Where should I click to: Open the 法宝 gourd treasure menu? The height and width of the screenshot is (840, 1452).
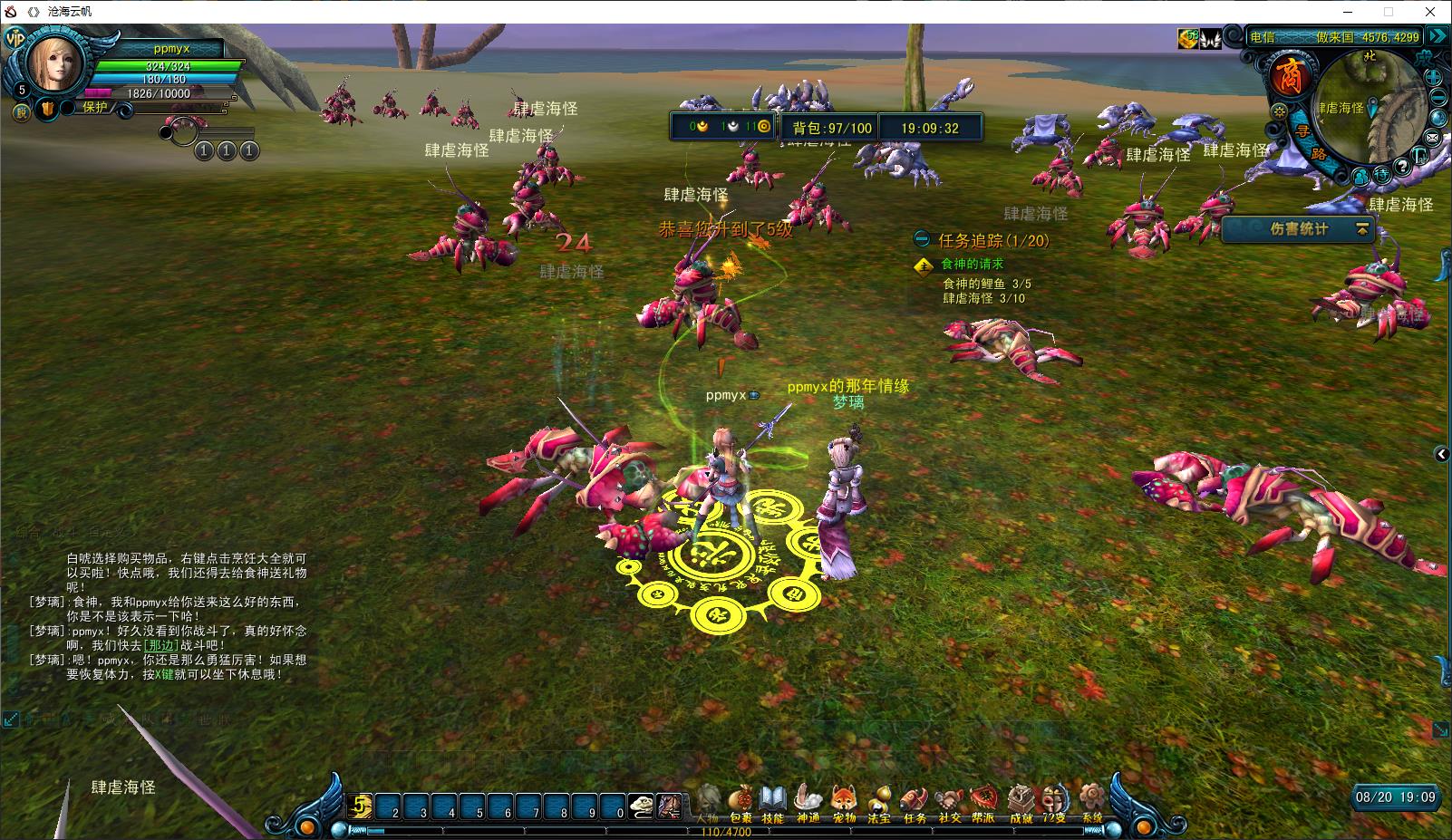pos(878,801)
